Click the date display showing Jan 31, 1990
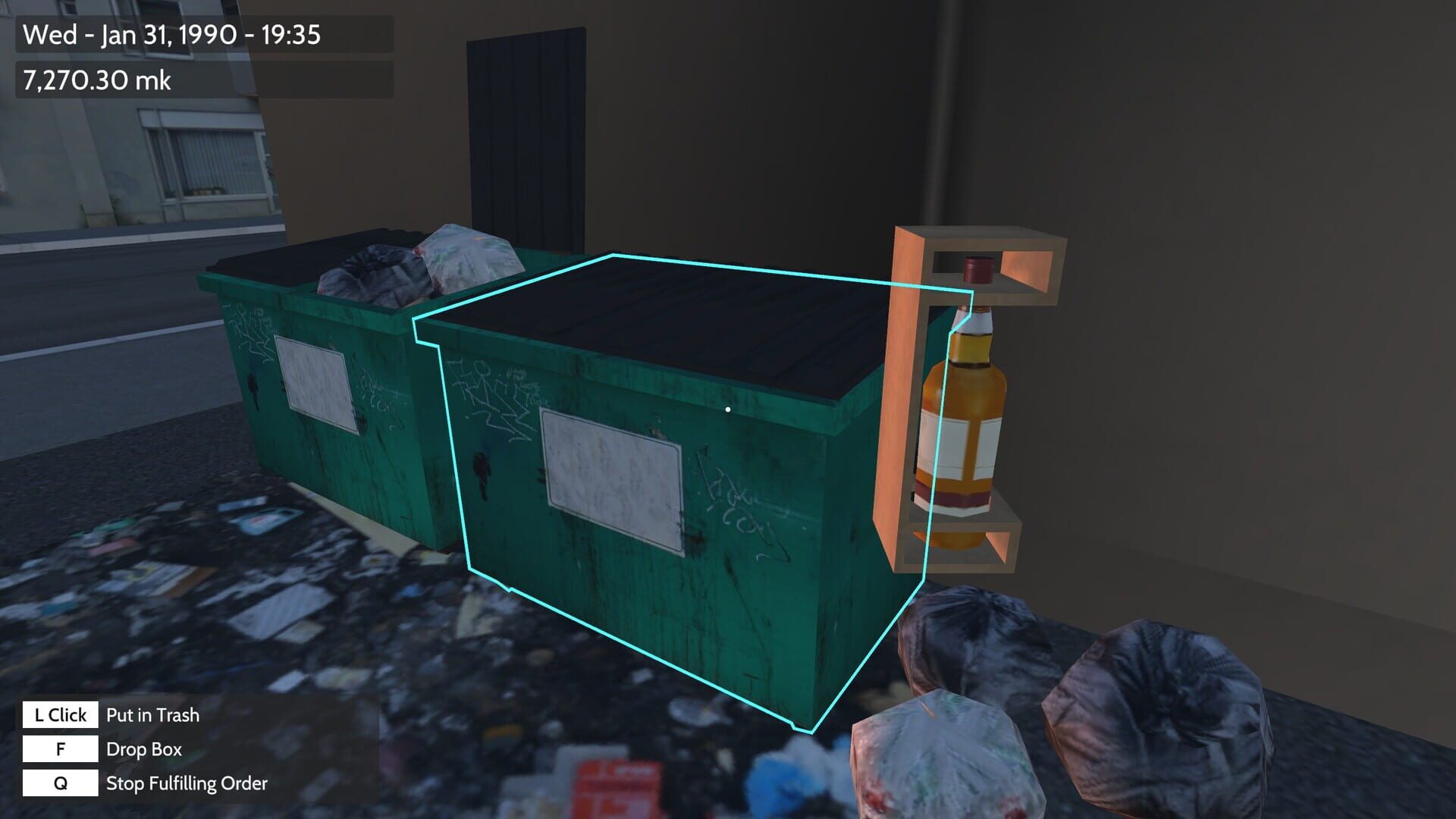The width and height of the screenshot is (1456, 819). [x=171, y=35]
